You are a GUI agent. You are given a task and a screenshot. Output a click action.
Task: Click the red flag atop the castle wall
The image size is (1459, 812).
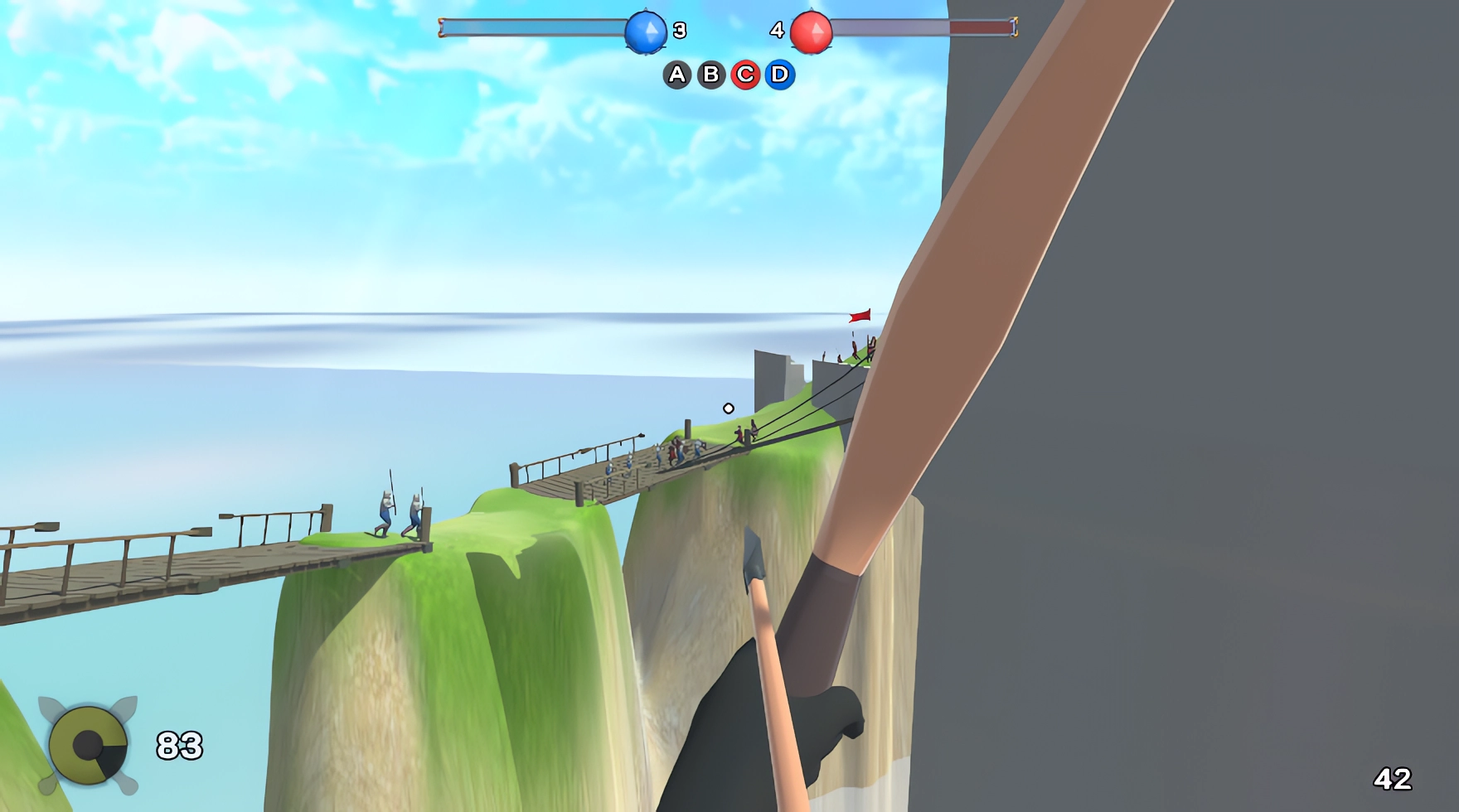858,316
